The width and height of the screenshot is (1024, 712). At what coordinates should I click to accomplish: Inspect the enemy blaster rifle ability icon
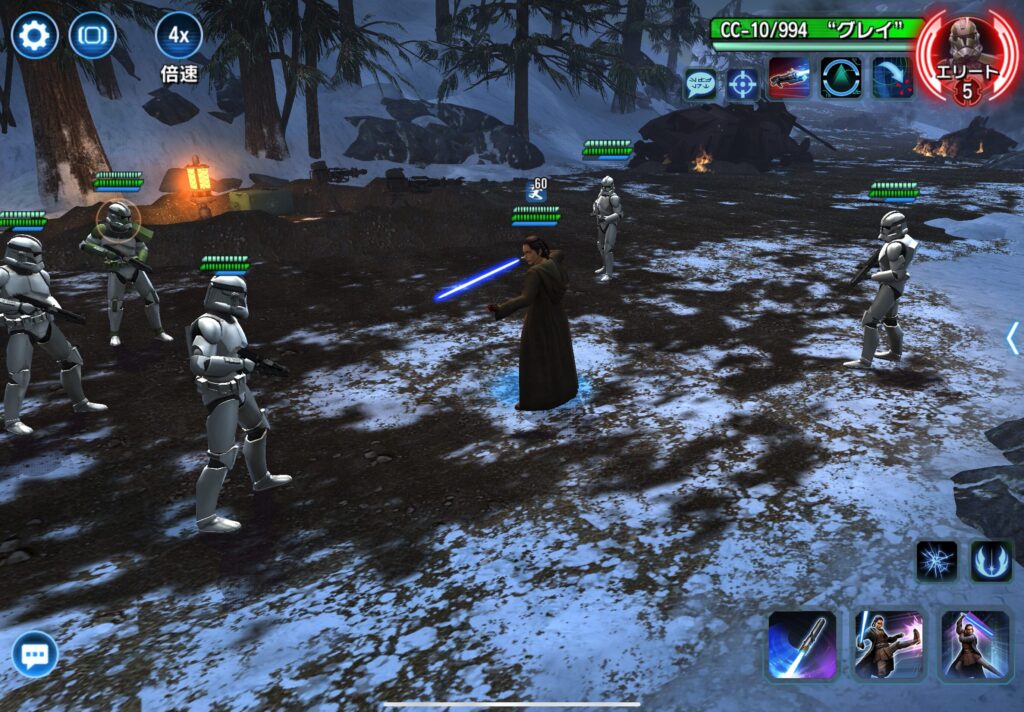pos(789,78)
